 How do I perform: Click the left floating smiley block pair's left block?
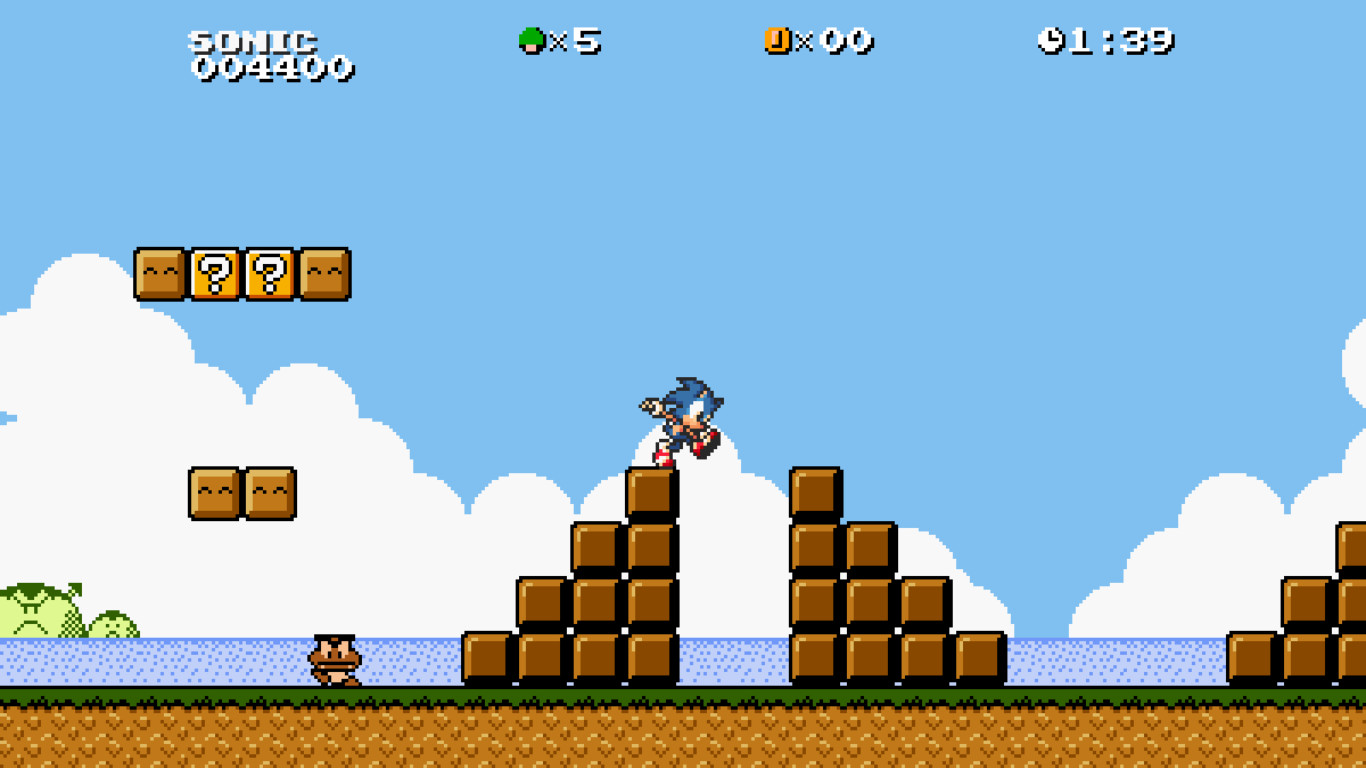click(212, 494)
